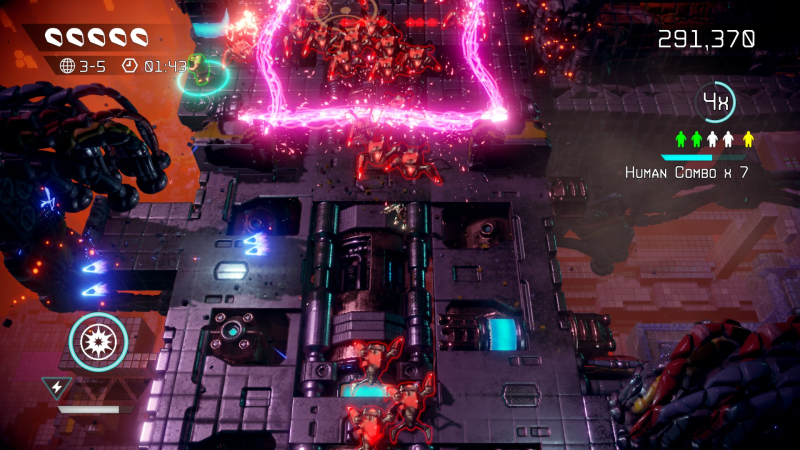The image size is (800, 450).
Task: Select the 4x multiplier ring
Action: point(716,101)
